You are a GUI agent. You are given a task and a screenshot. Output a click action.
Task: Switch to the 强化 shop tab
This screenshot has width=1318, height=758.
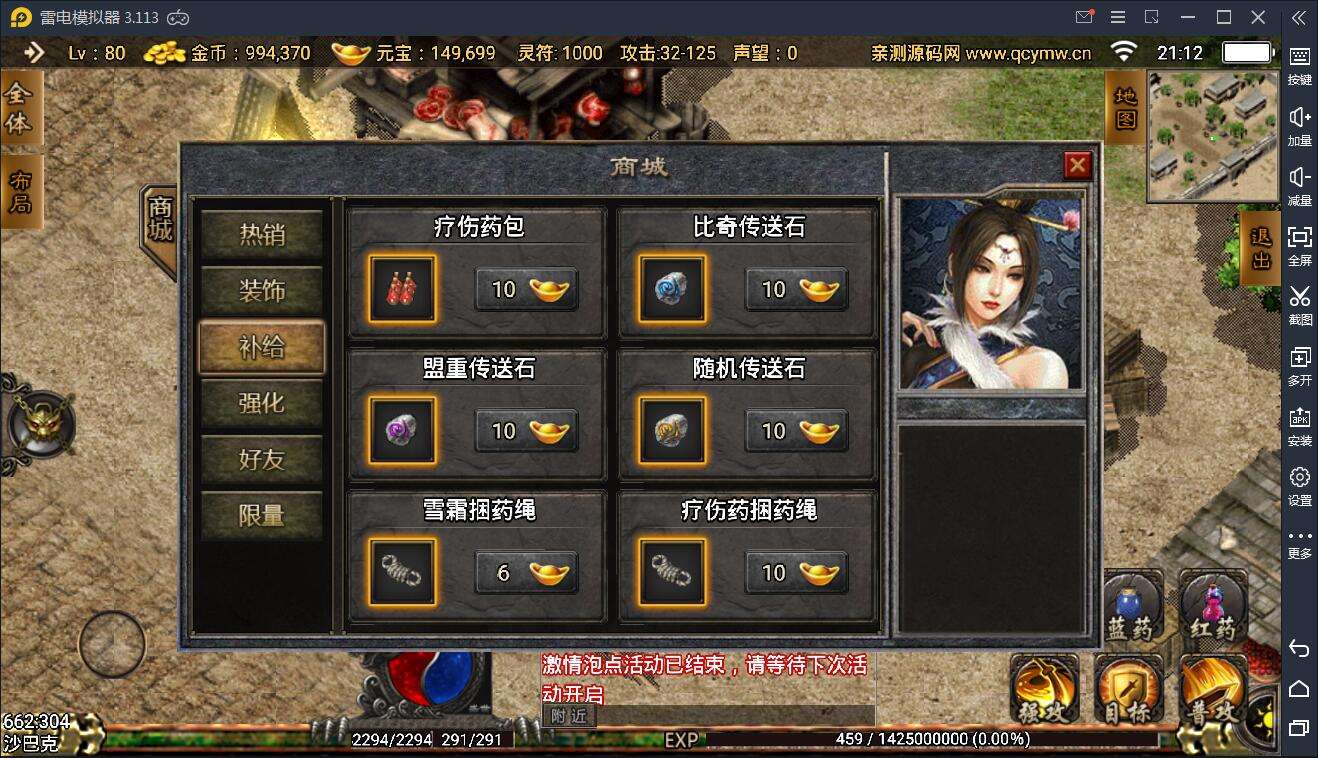click(x=261, y=403)
